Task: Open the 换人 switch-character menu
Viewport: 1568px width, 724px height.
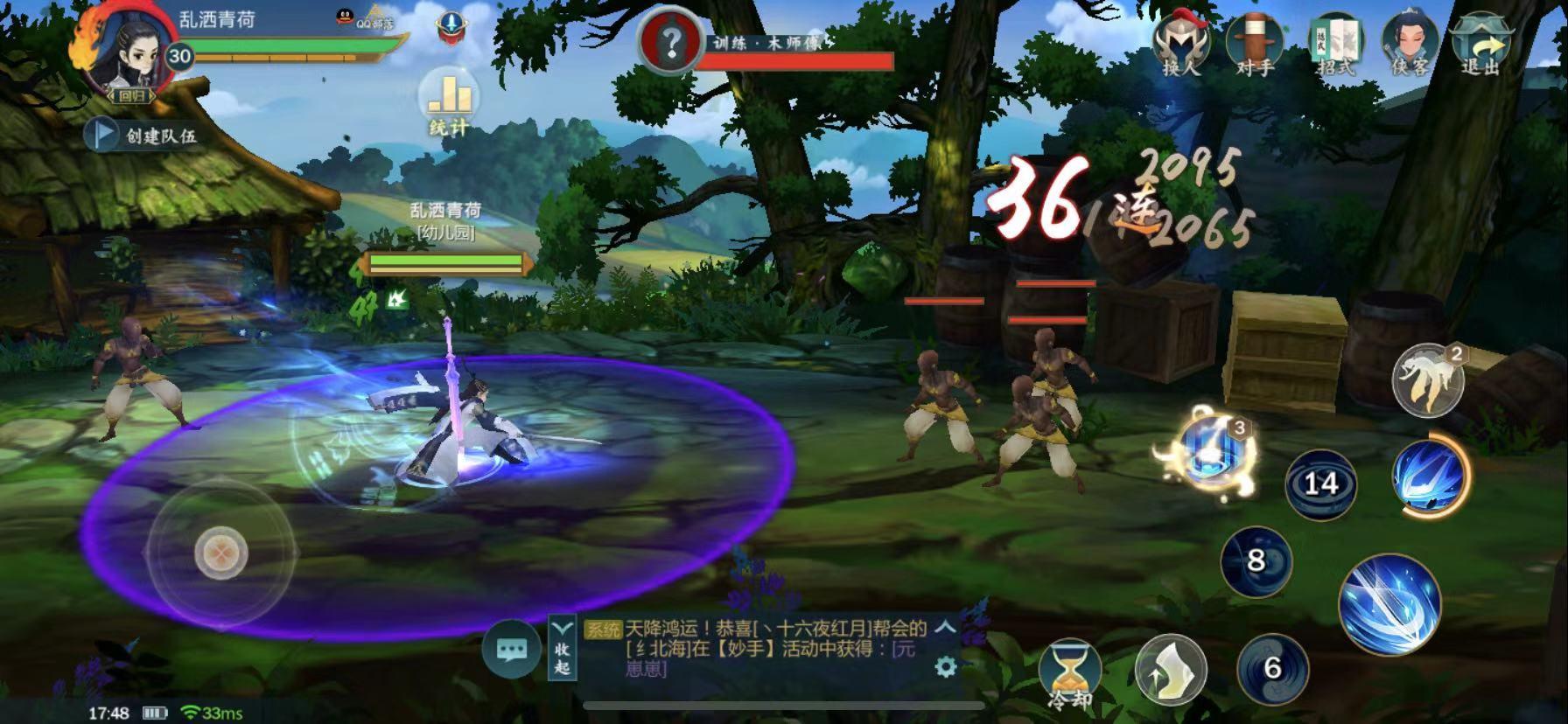Action: pos(1181,44)
